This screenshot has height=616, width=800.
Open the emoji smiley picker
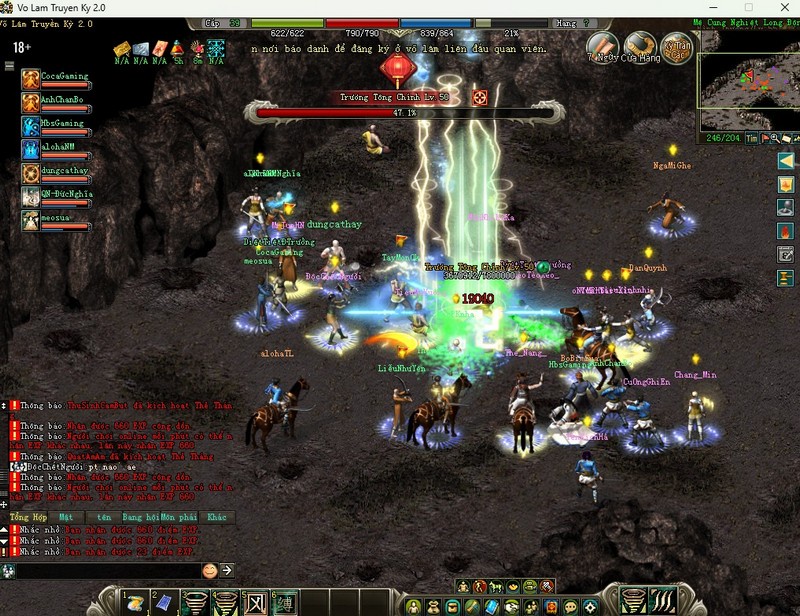(210, 570)
